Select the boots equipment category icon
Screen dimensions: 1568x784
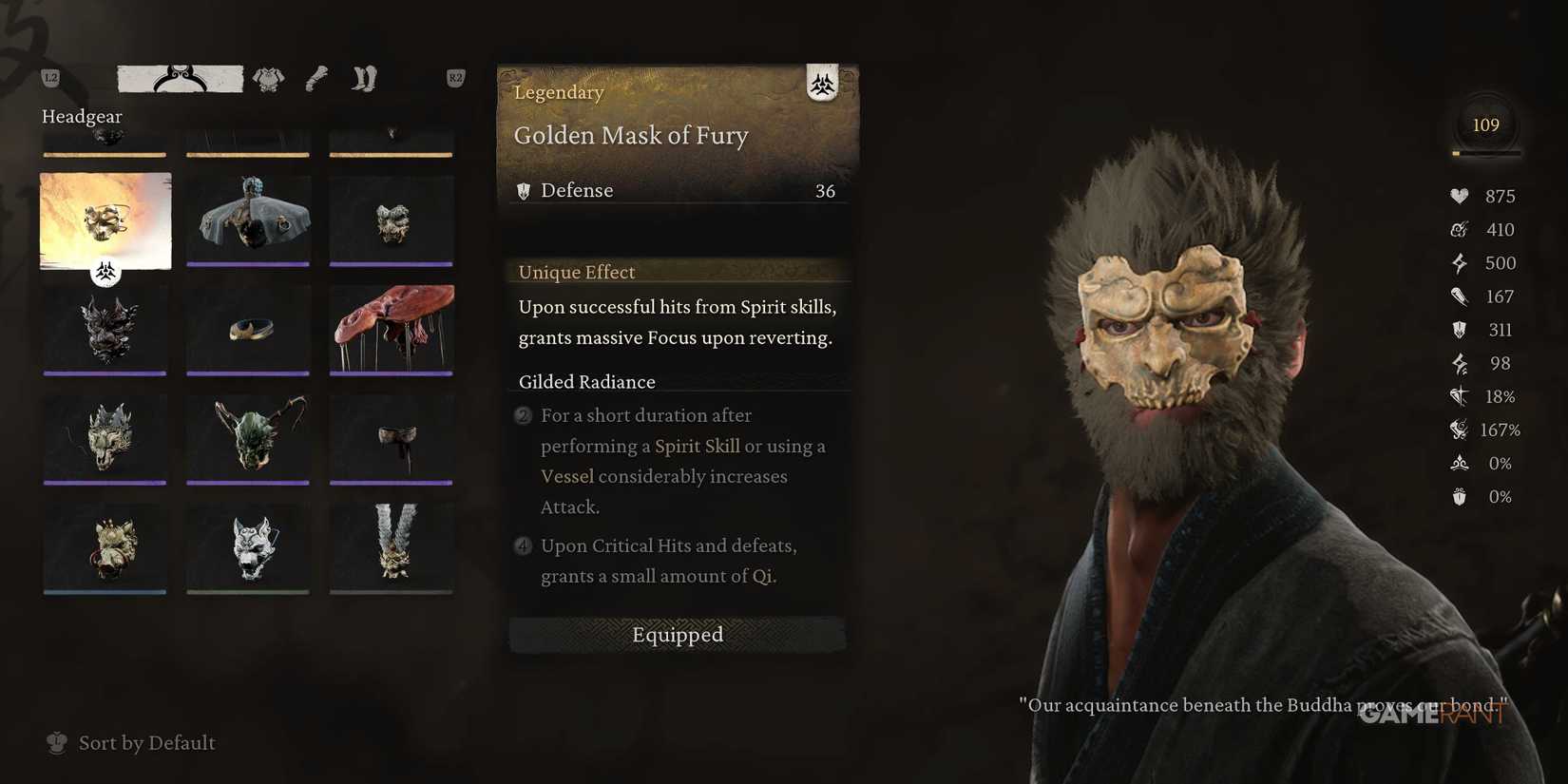[362, 78]
